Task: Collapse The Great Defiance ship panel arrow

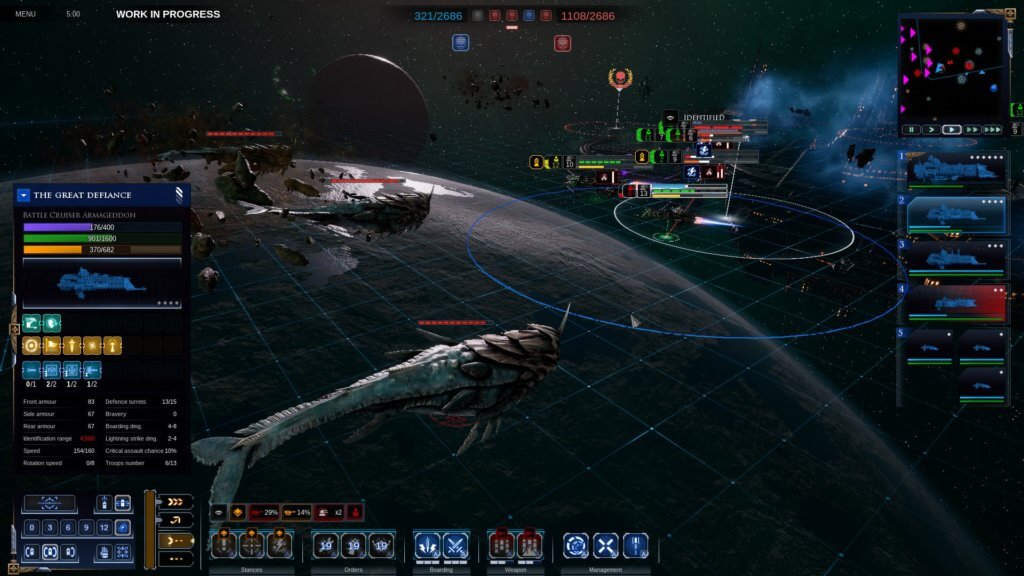Action: point(24,195)
